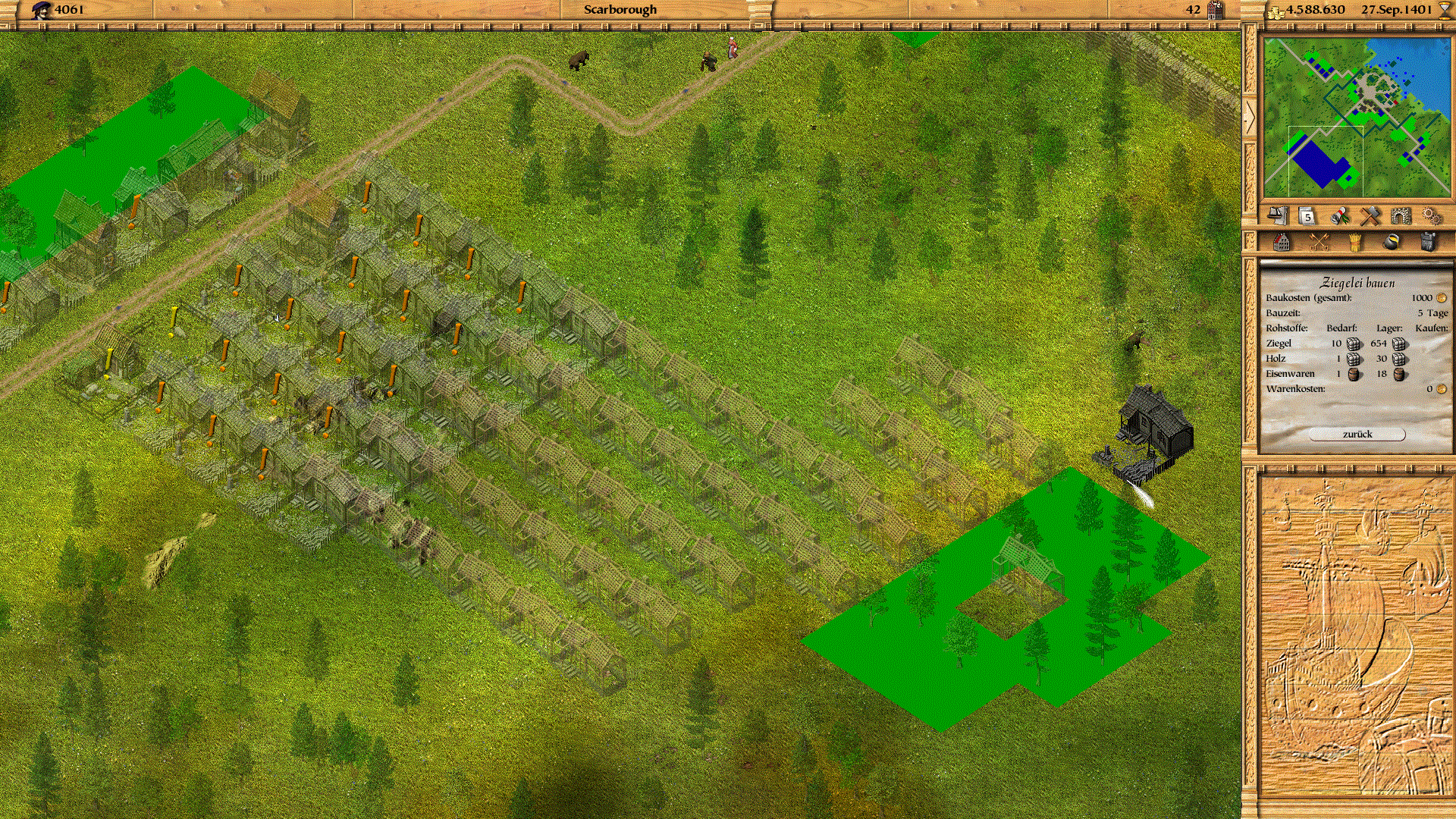
Task: Choose the pouring pot building category
Action: coord(1391,242)
